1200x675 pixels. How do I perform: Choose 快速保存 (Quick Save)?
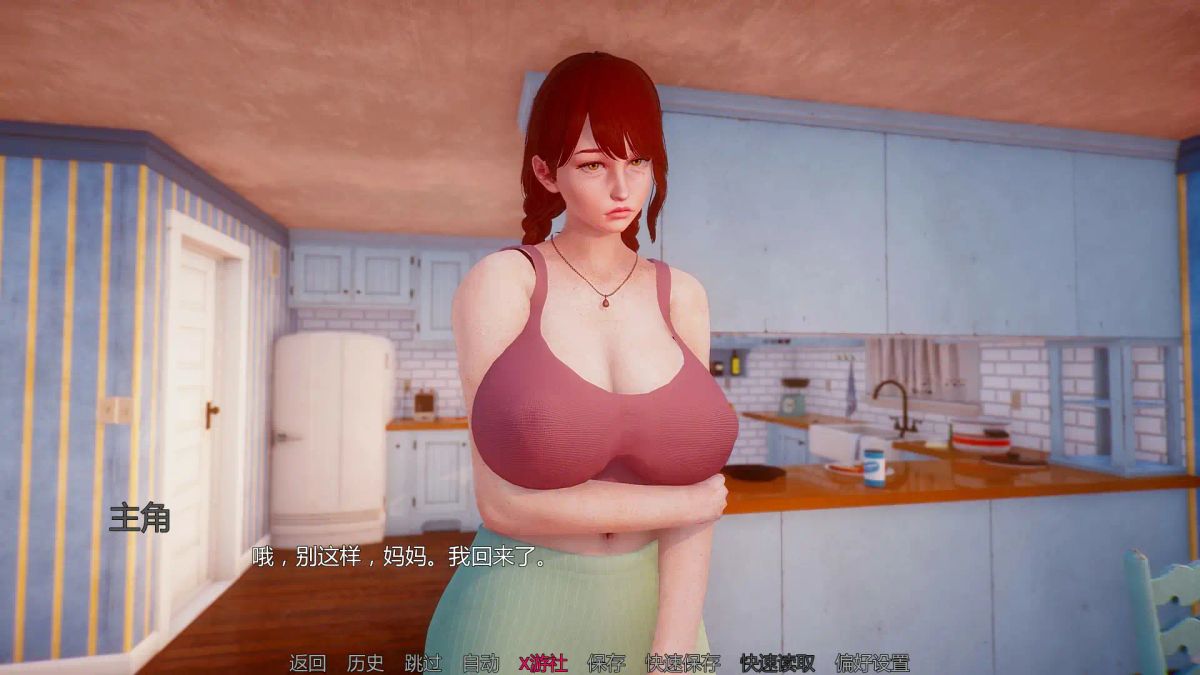[x=682, y=662]
